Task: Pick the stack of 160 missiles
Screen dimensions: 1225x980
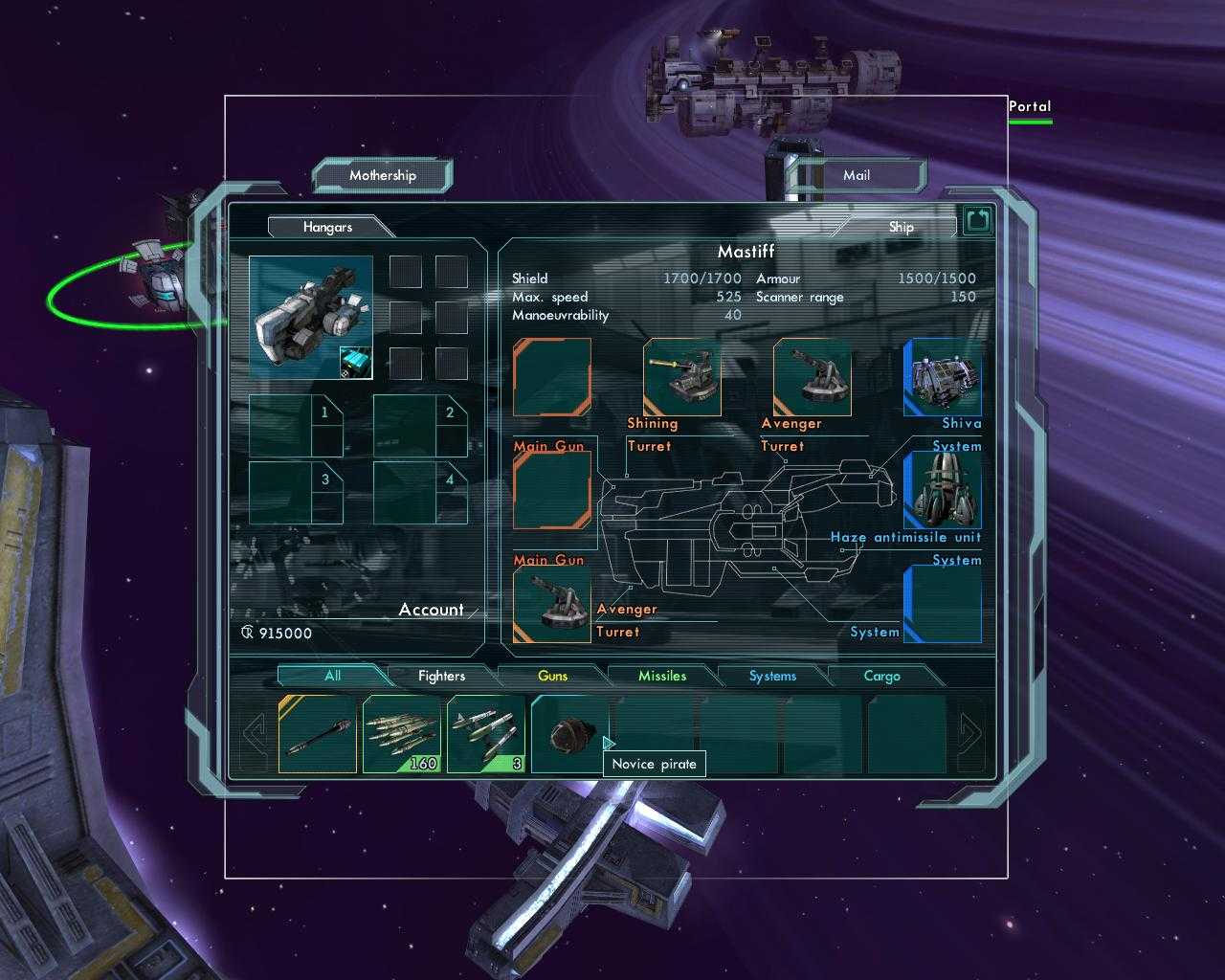Action: click(400, 732)
